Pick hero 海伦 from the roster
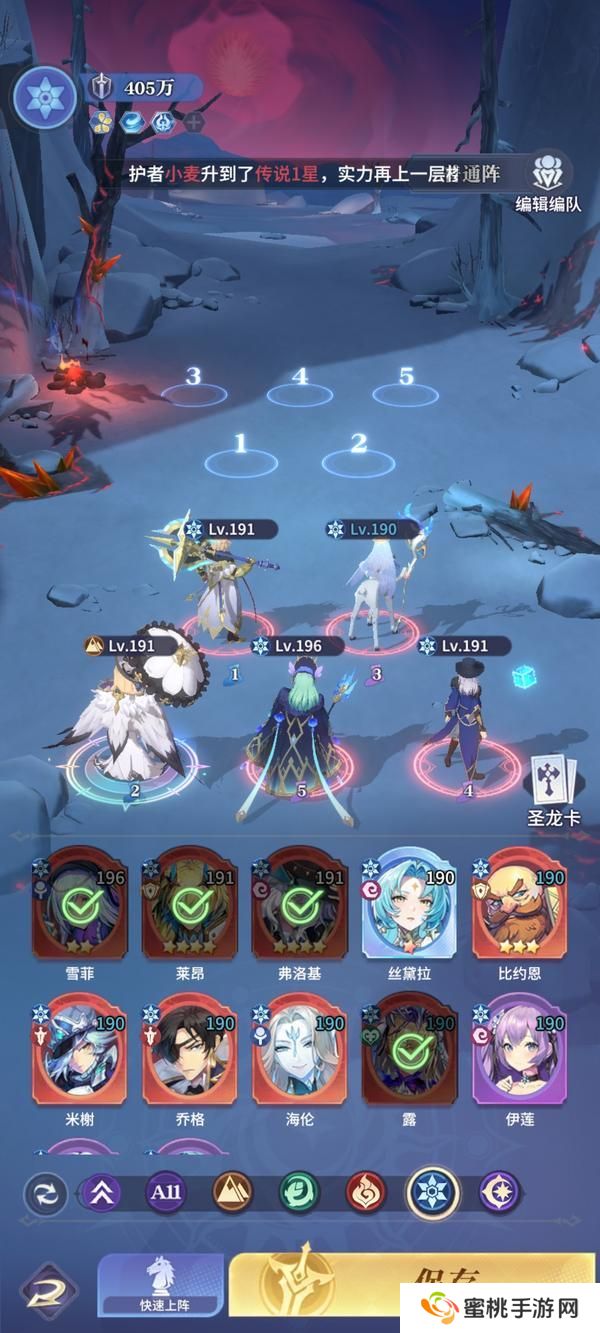This screenshot has width=600, height=1333. 299,1052
